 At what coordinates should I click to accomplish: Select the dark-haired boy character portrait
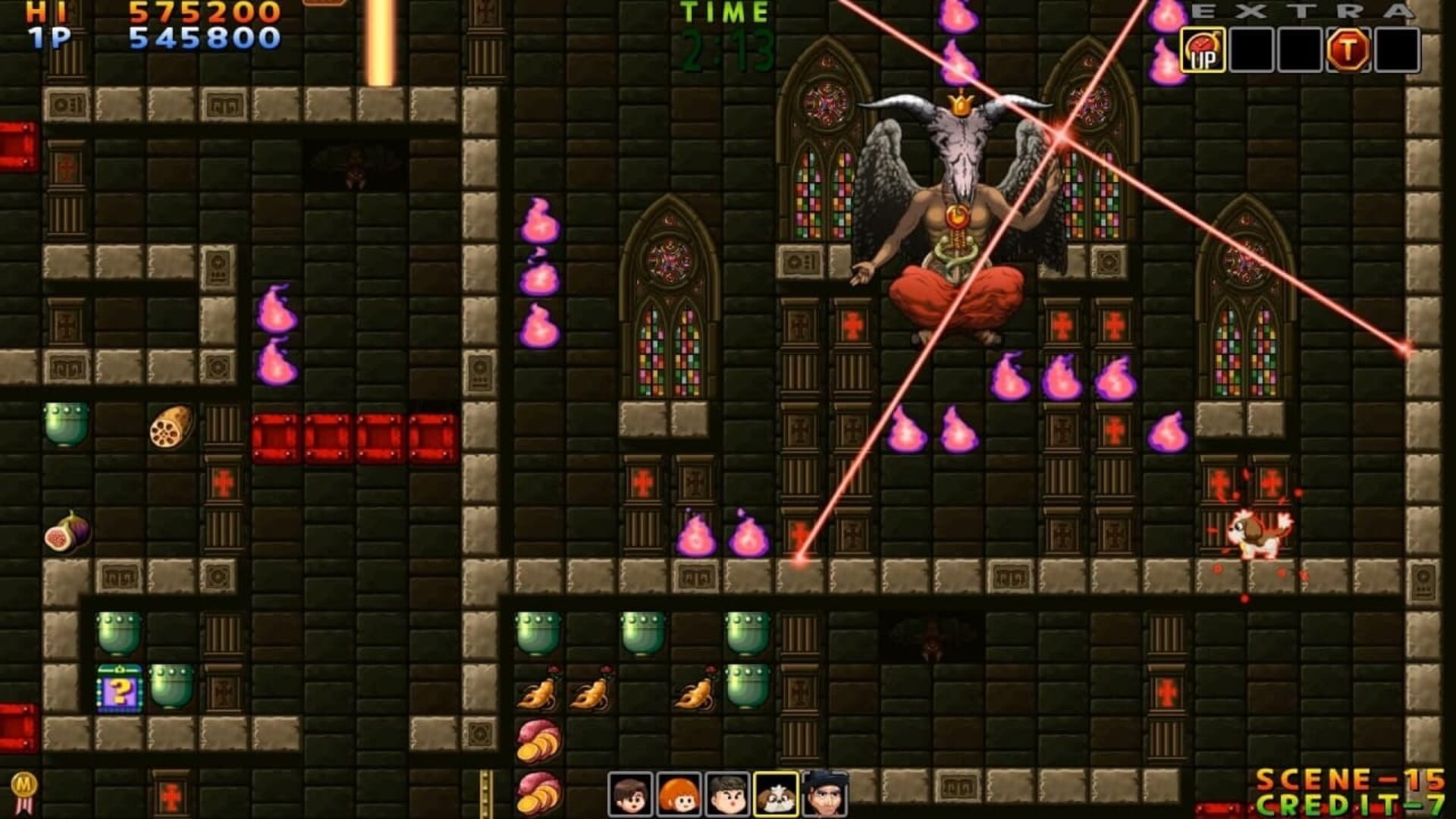(x=726, y=795)
